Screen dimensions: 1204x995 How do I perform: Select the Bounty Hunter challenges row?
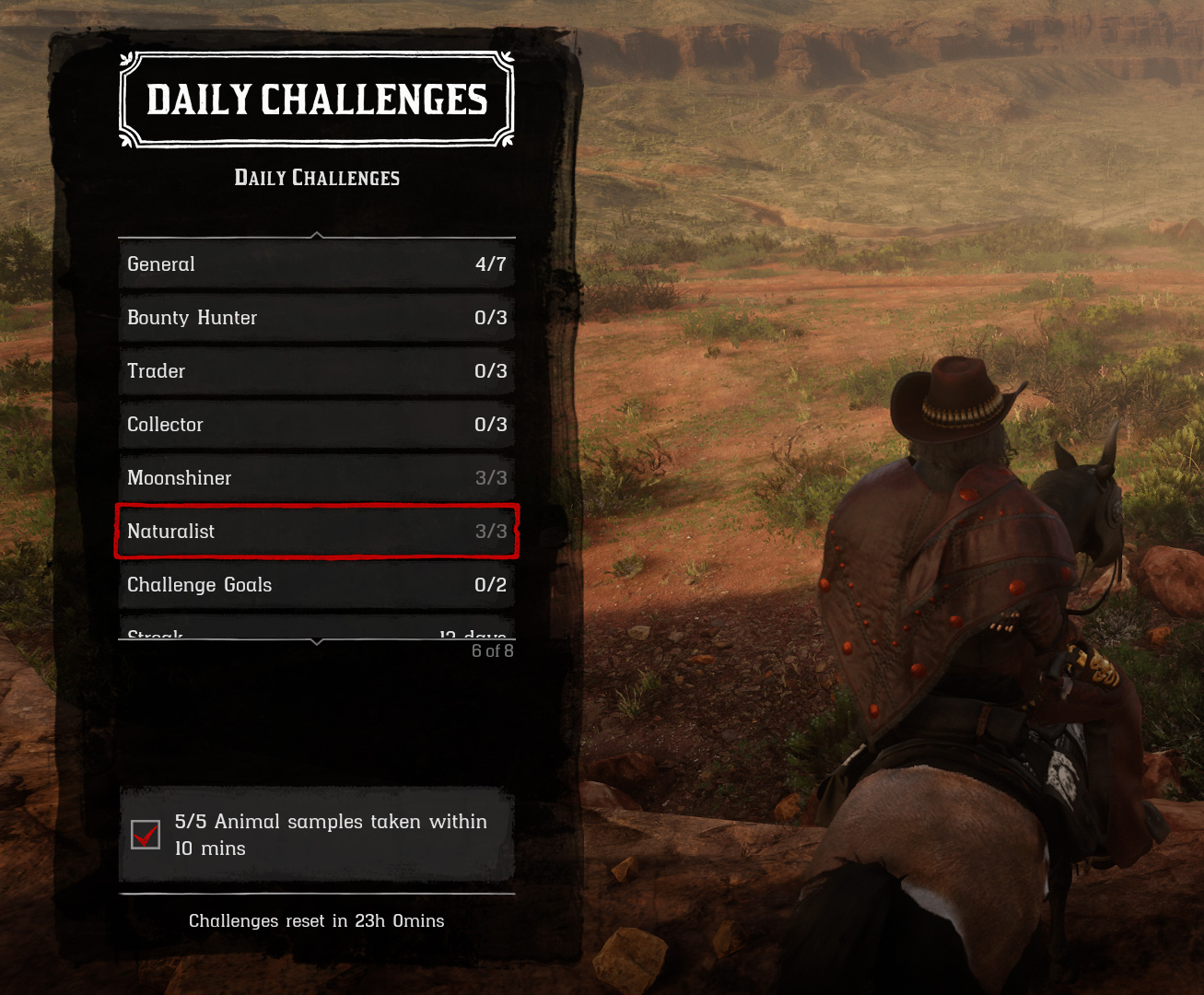tap(316, 318)
